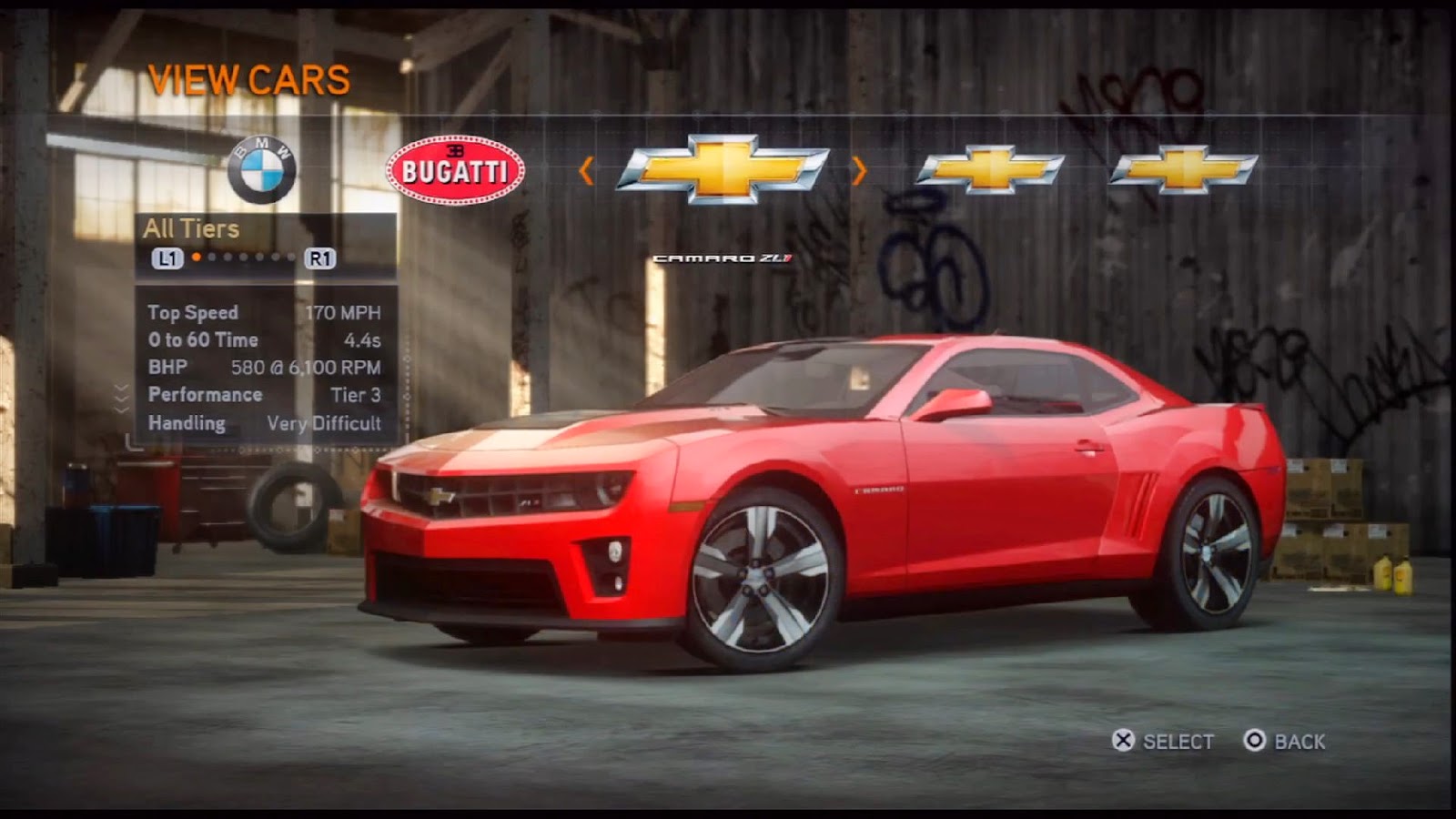Select the second smaller Chevrolet logo

pyautogui.click(x=992, y=169)
